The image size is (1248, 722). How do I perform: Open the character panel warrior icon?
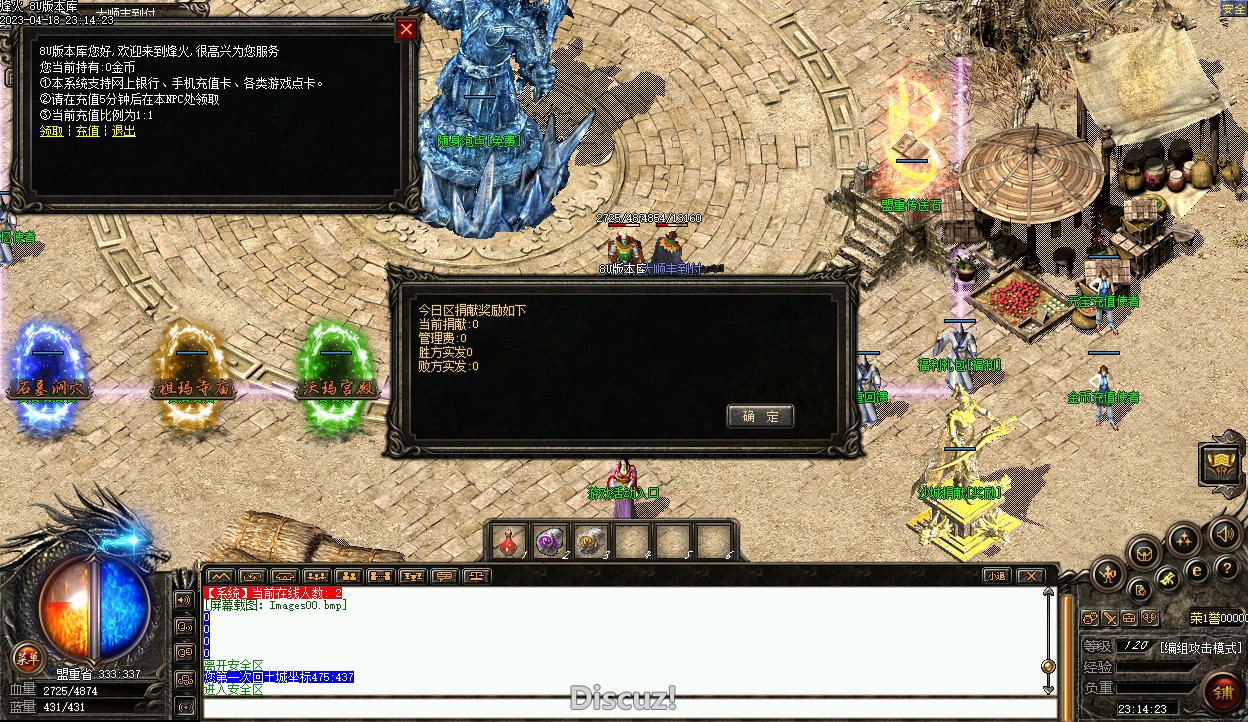[1109, 573]
